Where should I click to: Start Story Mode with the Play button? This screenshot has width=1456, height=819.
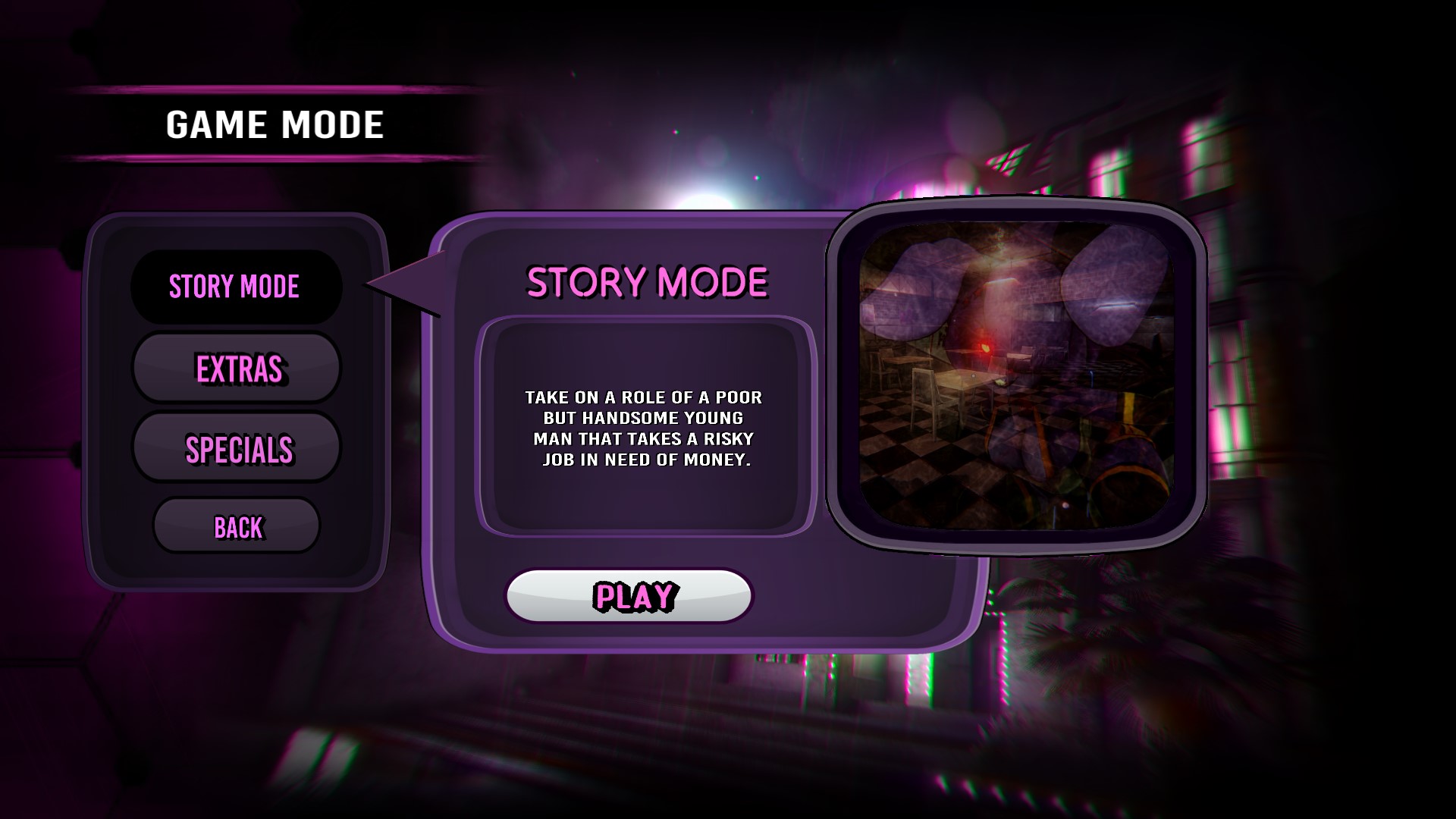[x=629, y=596]
